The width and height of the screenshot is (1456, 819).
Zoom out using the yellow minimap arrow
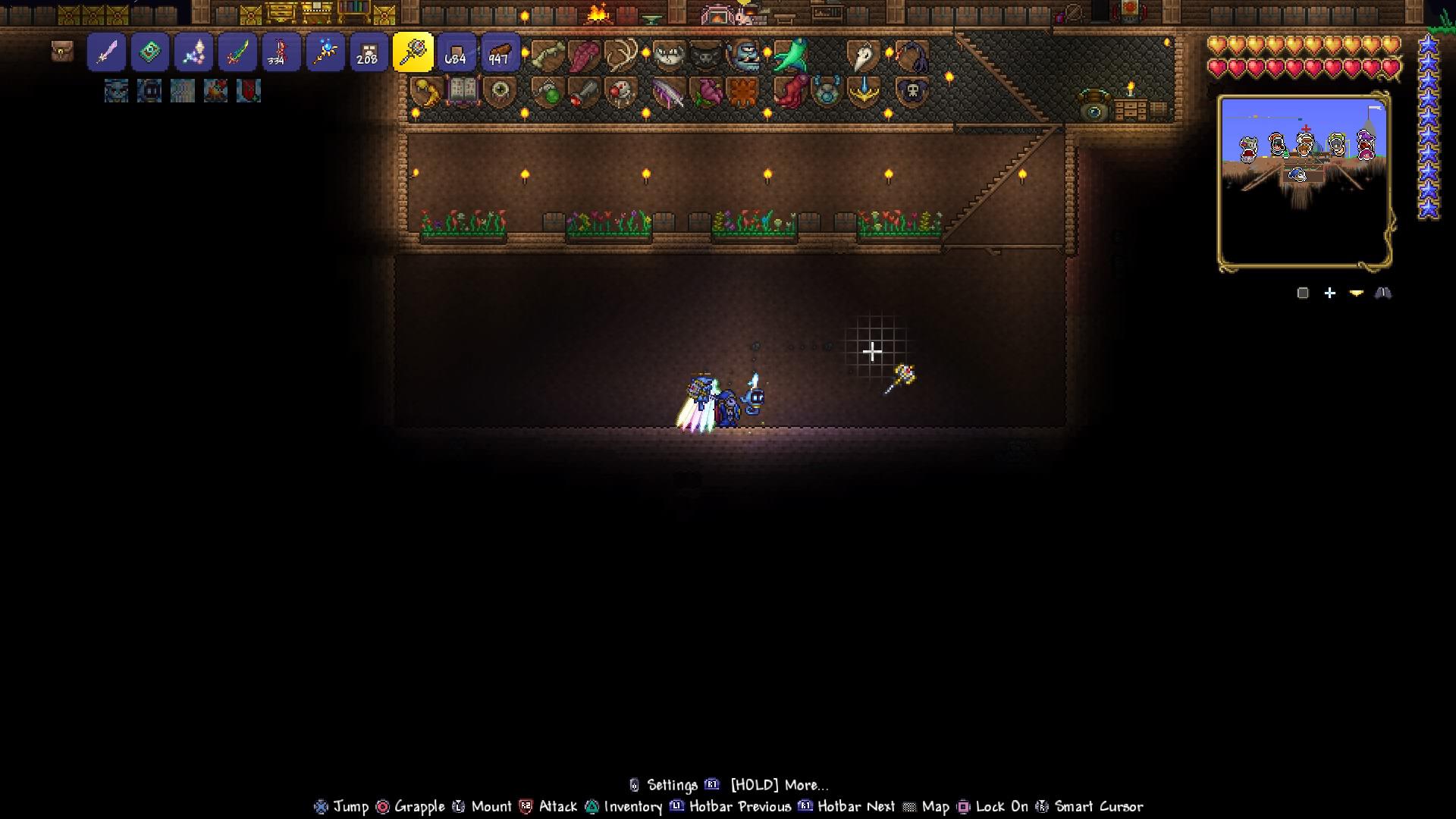tap(1356, 293)
